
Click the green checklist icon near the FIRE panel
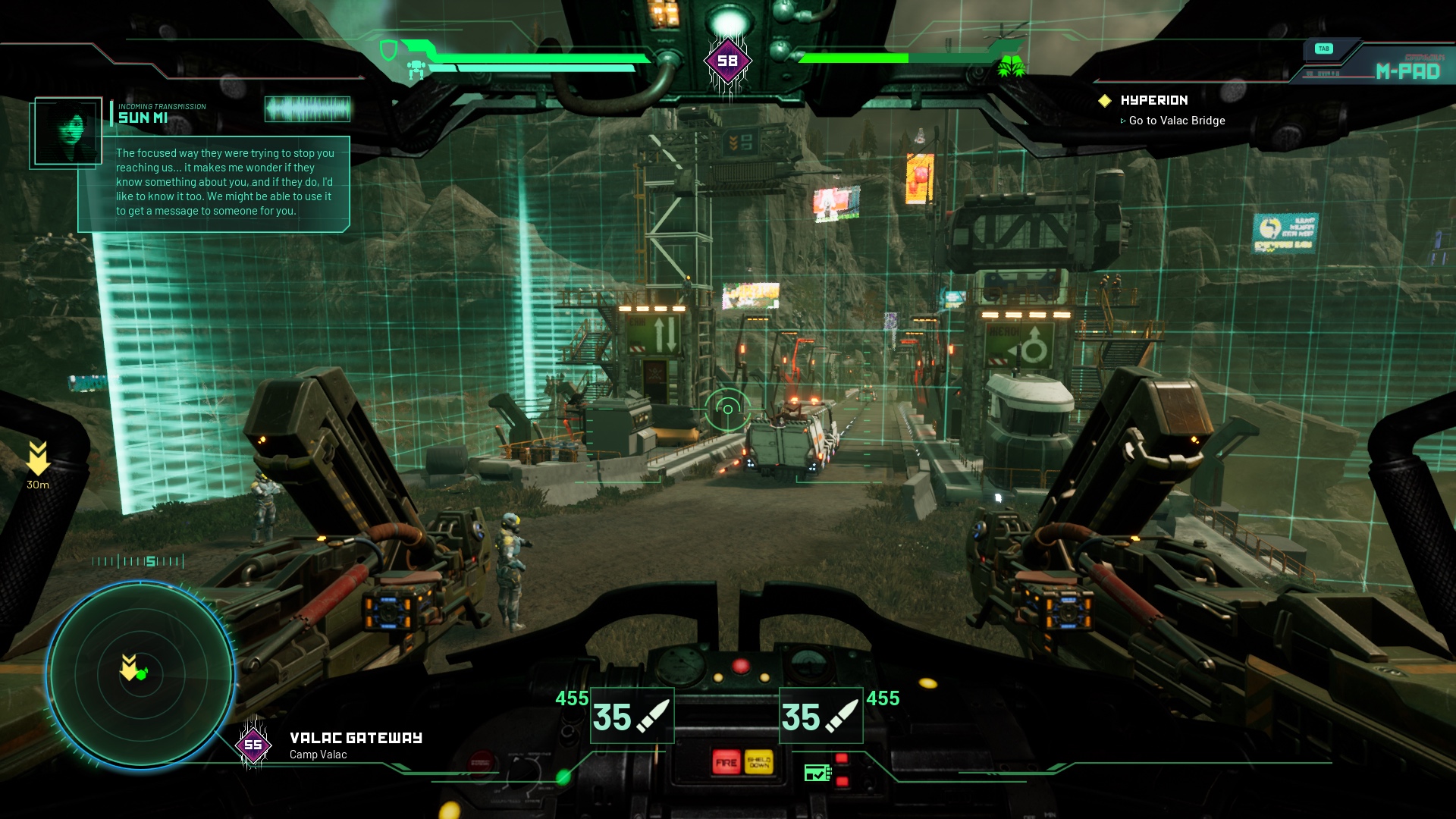coord(817,773)
